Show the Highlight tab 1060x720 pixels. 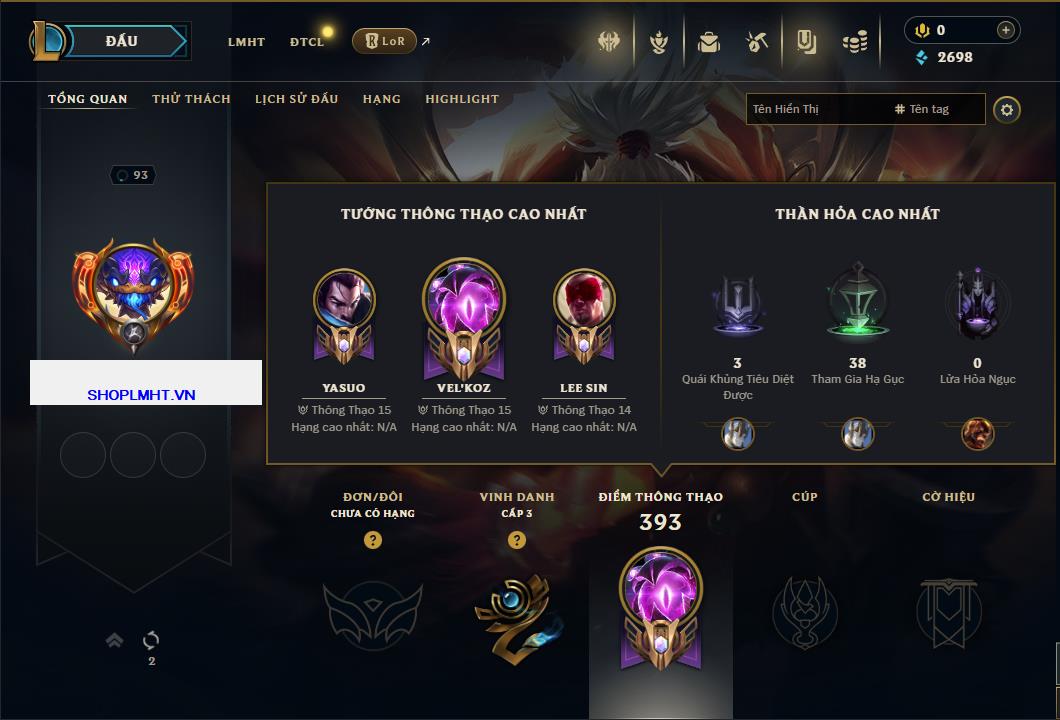[x=462, y=99]
